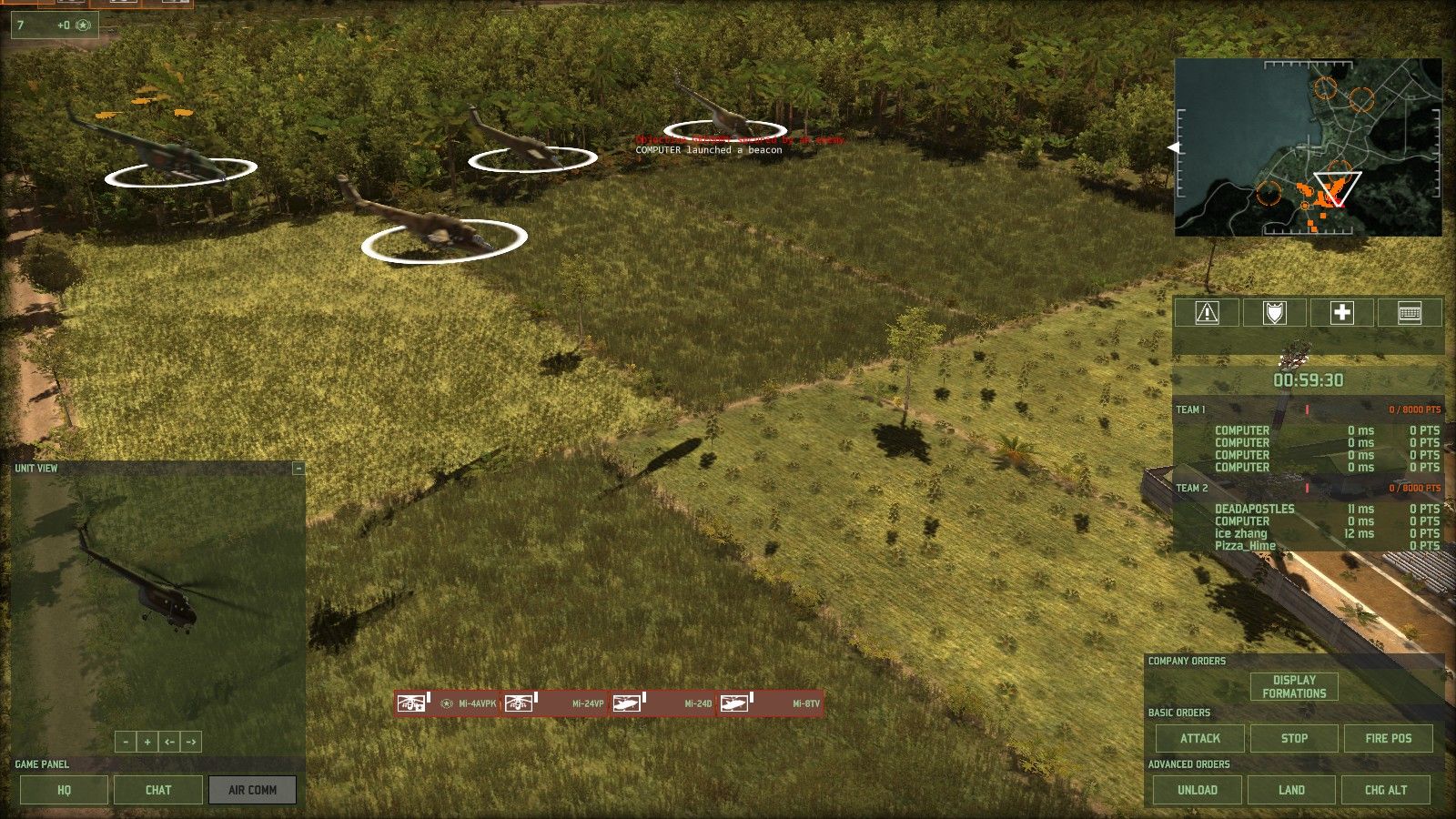Minimize the Unit View window
The width and height of the screenshot is (1456, 819).
tap(298, 469)
